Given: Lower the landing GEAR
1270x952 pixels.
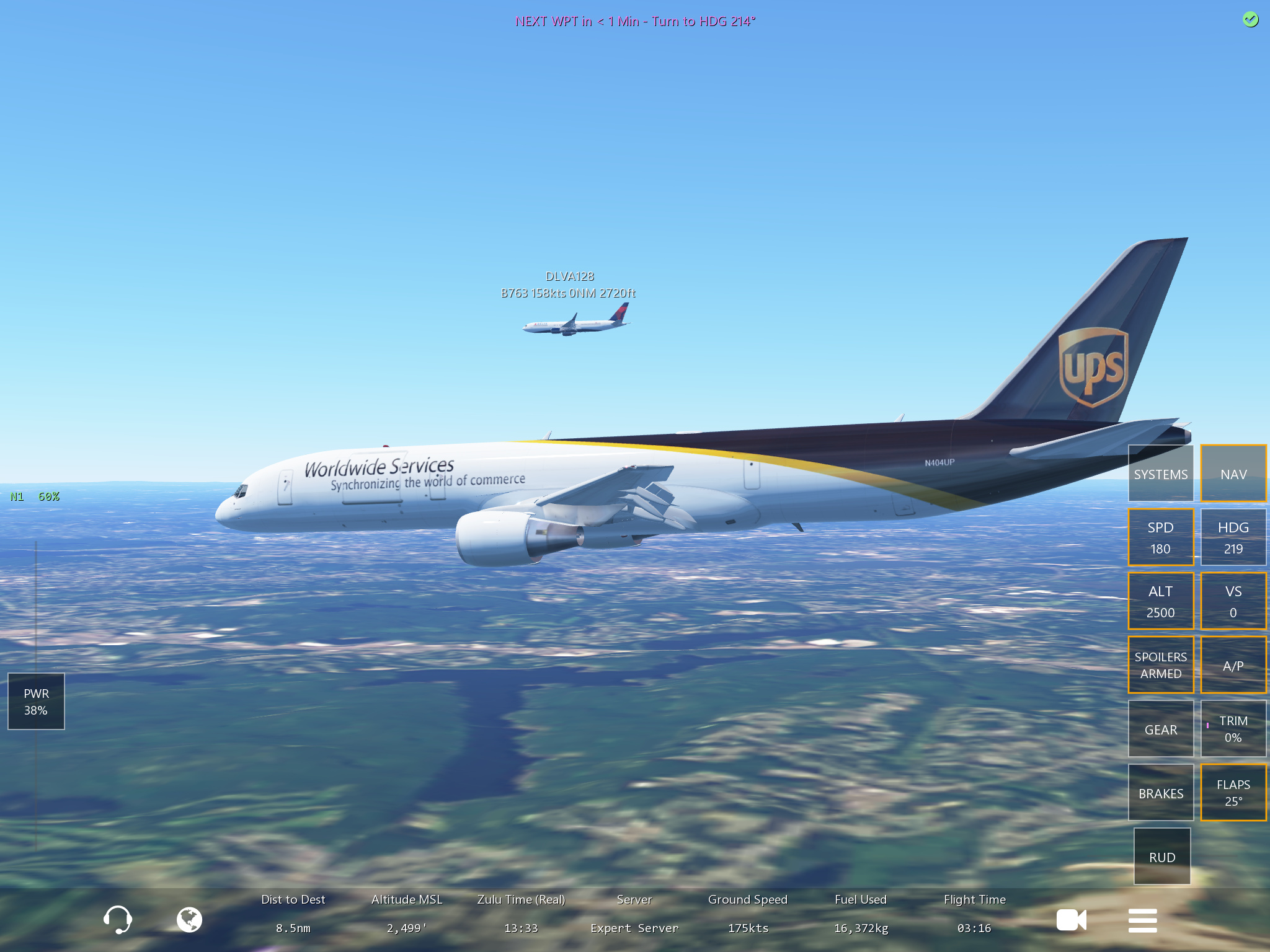Looking at the screenshot, I should 1160,729.
